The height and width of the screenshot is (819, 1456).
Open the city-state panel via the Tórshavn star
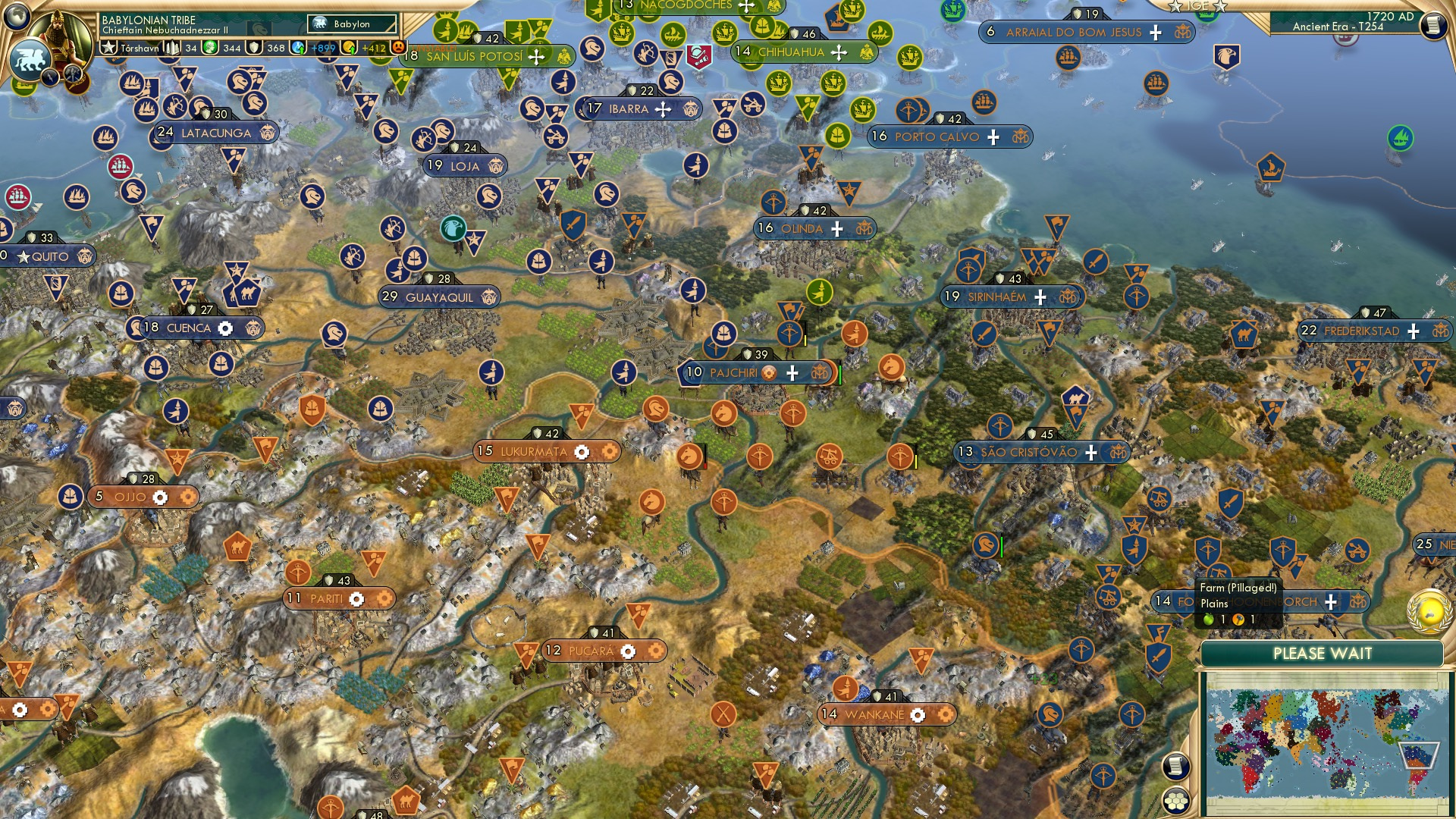108,48
